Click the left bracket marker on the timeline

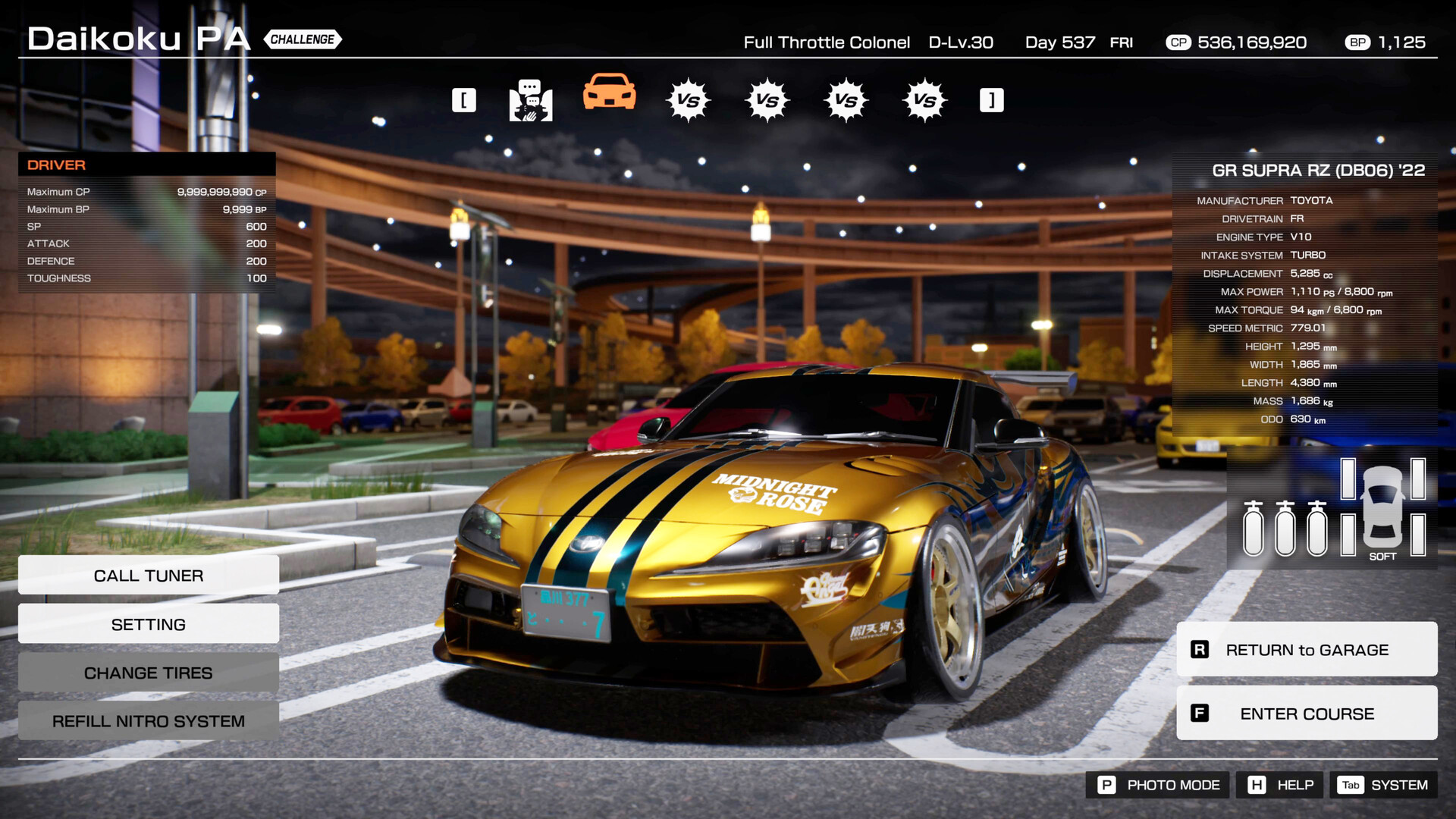[x=464, y=99]
